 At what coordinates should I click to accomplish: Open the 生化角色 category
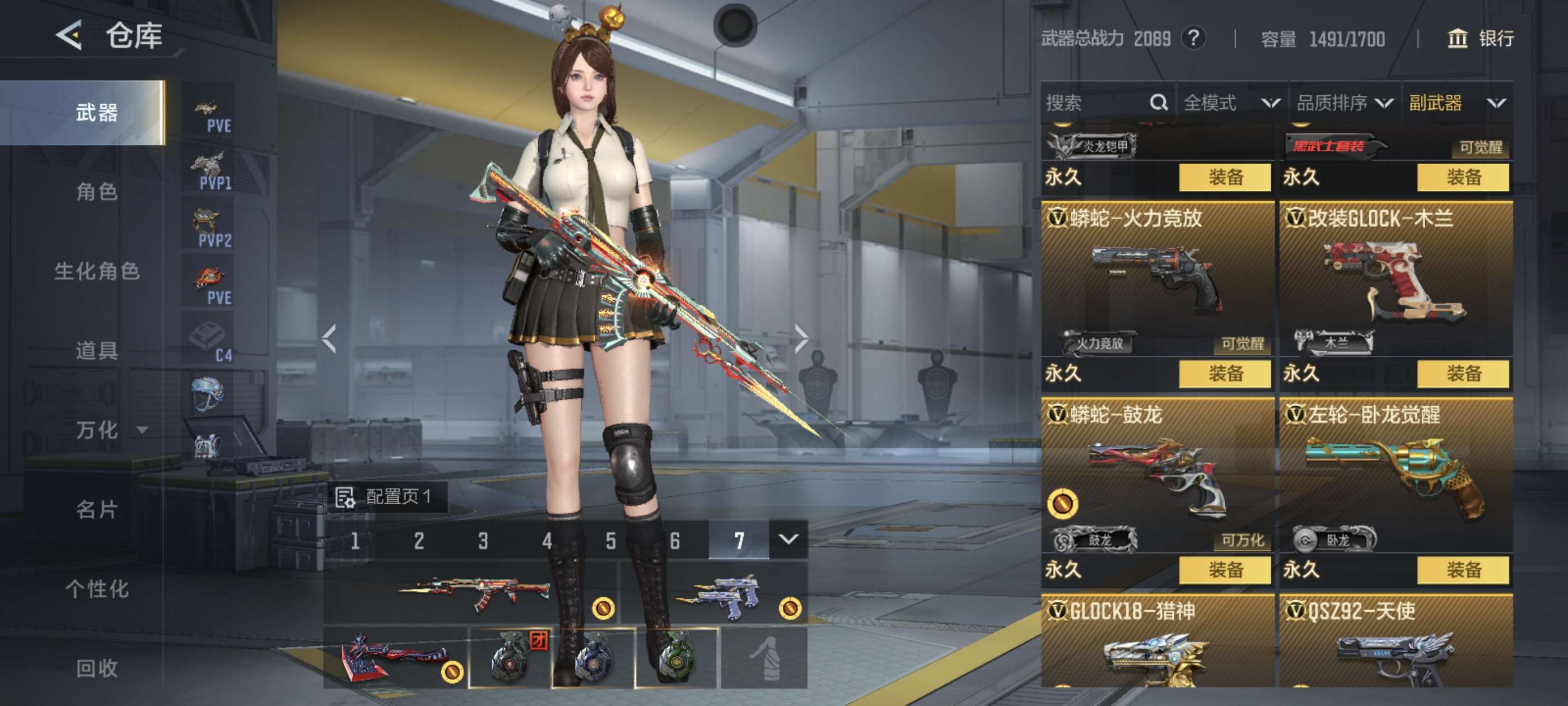coord(97,271)
